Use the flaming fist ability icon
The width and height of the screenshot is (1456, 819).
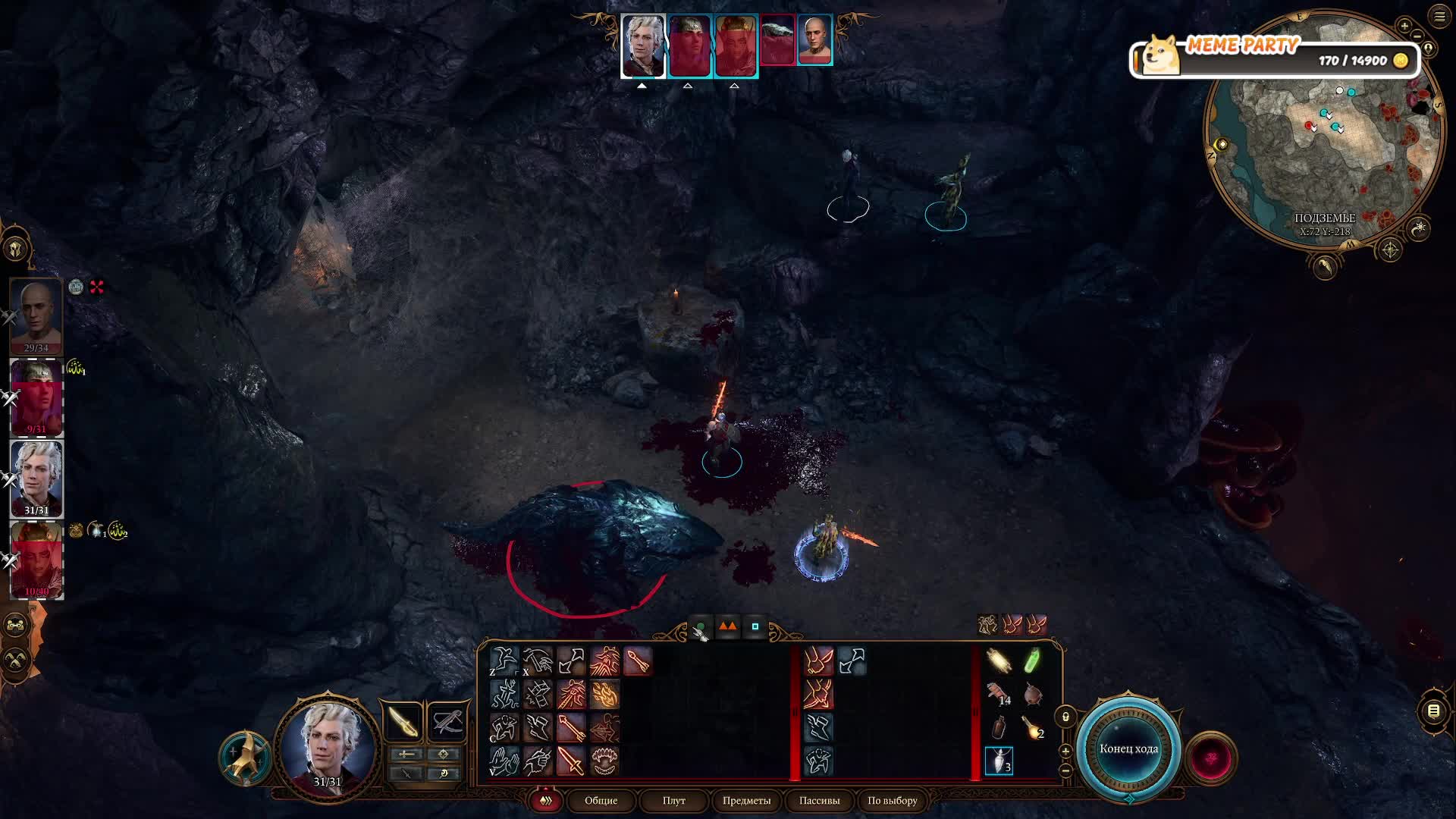pos(604,695)
